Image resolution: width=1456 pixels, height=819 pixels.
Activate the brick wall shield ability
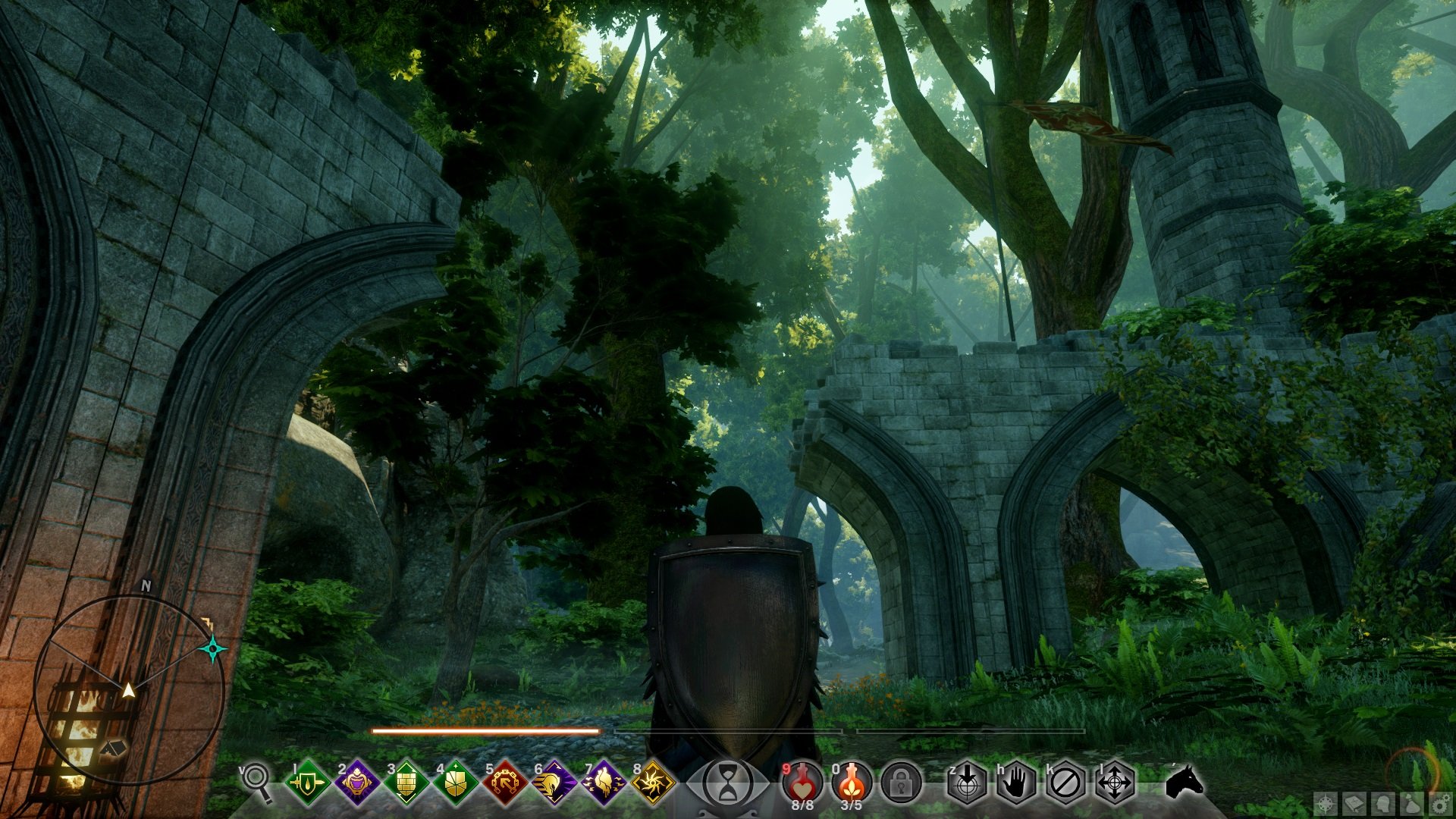(x=406, y=782)
